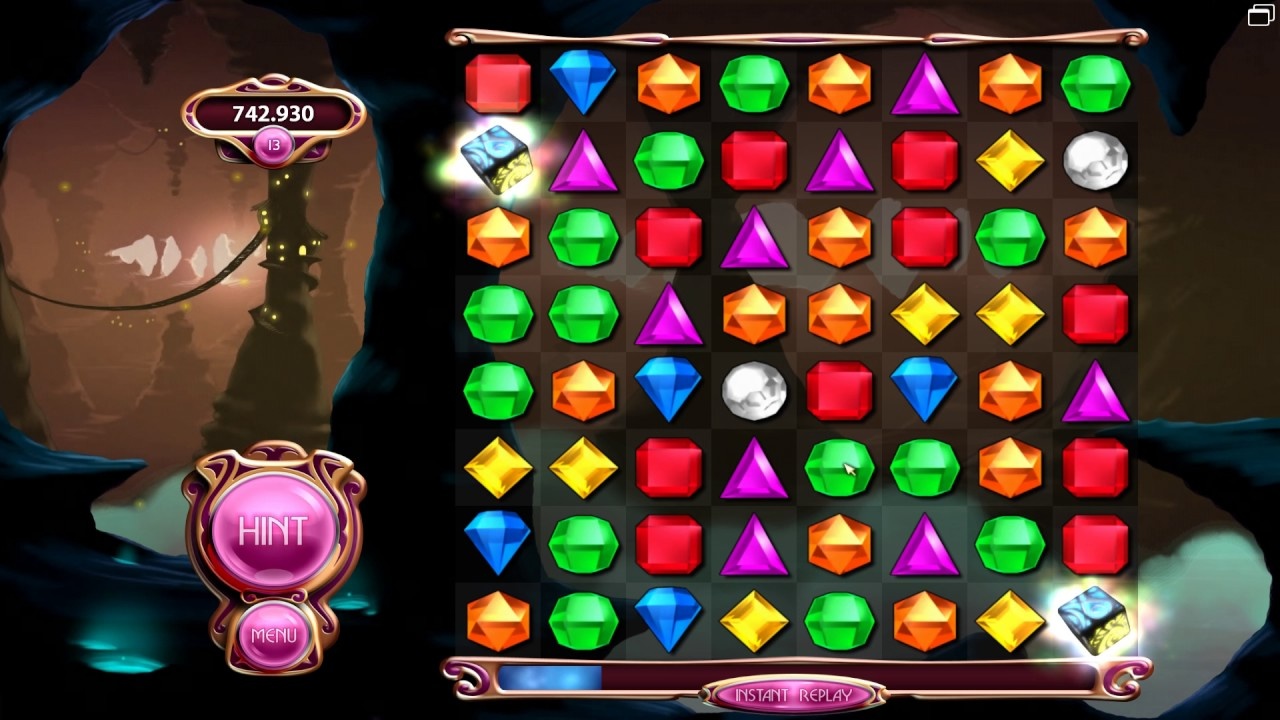Select the blue gem in the top row

(583, 84)
